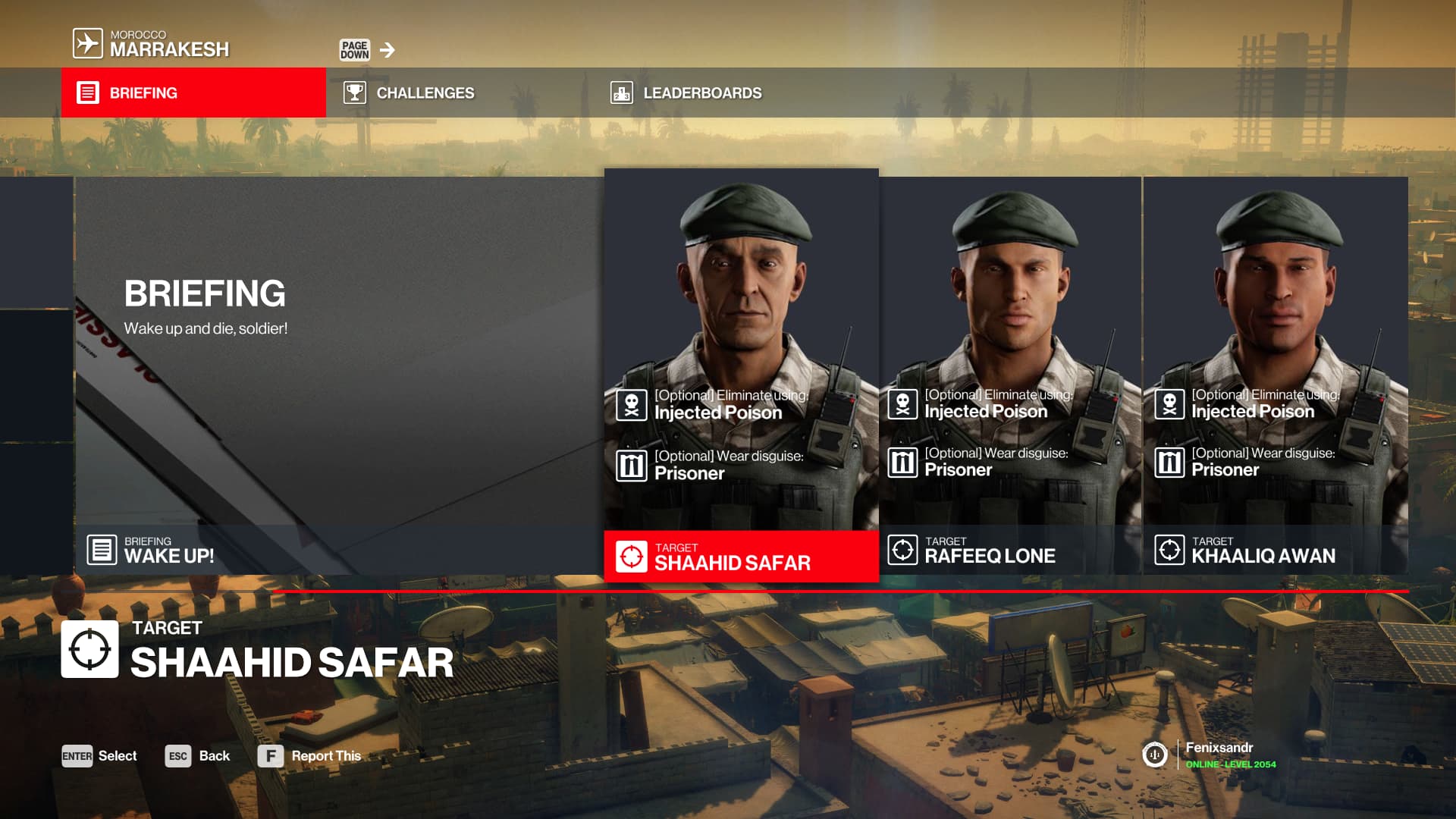Go to next page with arrow
Viewport: 1456px width, 819px height.
tap(388, 50)
